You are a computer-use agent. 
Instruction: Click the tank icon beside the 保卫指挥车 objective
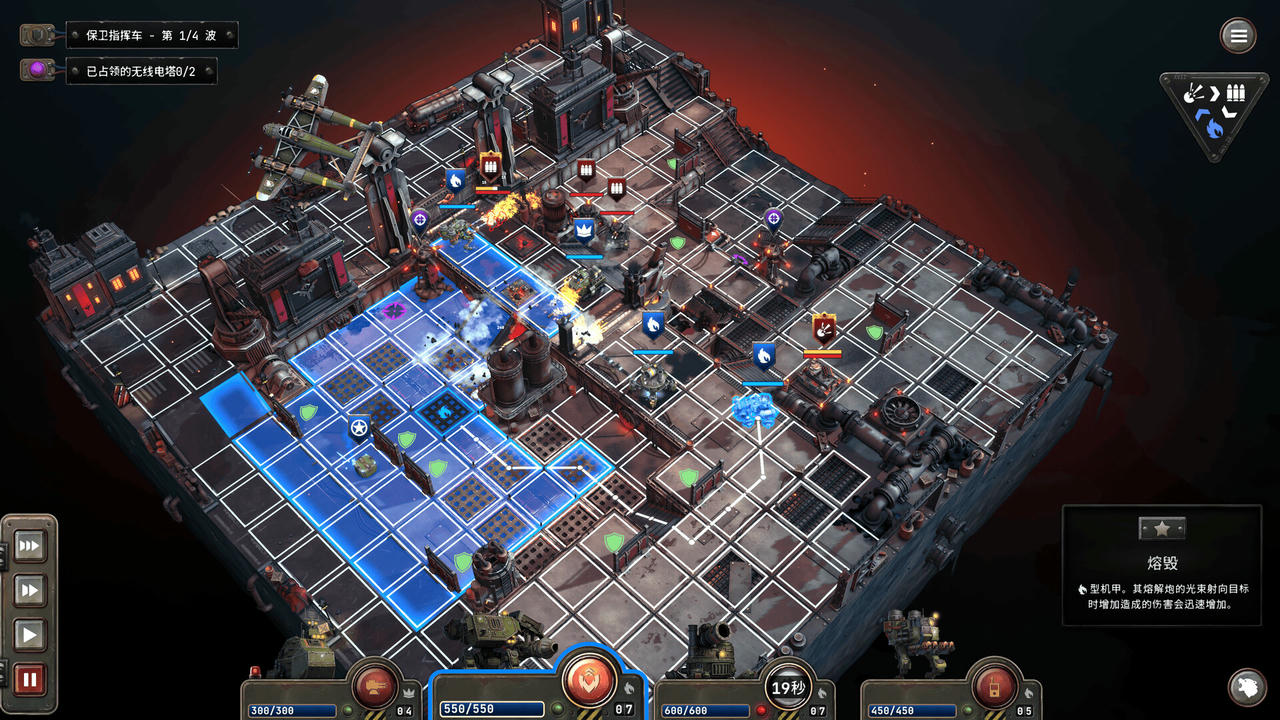coord(35,34)
